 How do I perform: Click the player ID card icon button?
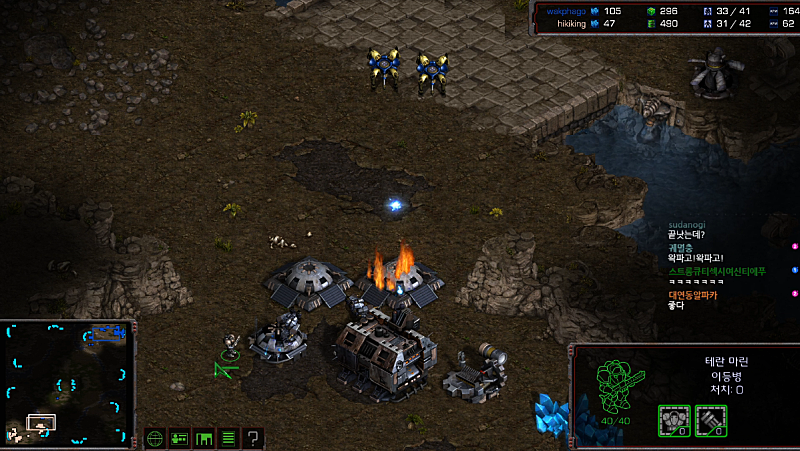(x=180, y=438)
